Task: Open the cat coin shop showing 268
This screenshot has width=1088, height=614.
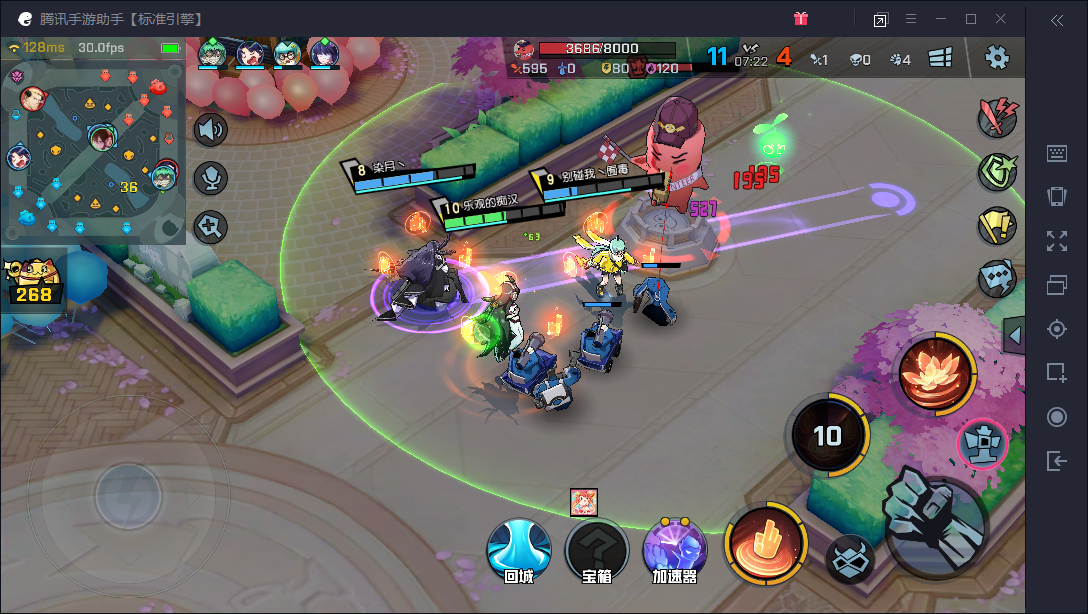Action: click(32, 281)
